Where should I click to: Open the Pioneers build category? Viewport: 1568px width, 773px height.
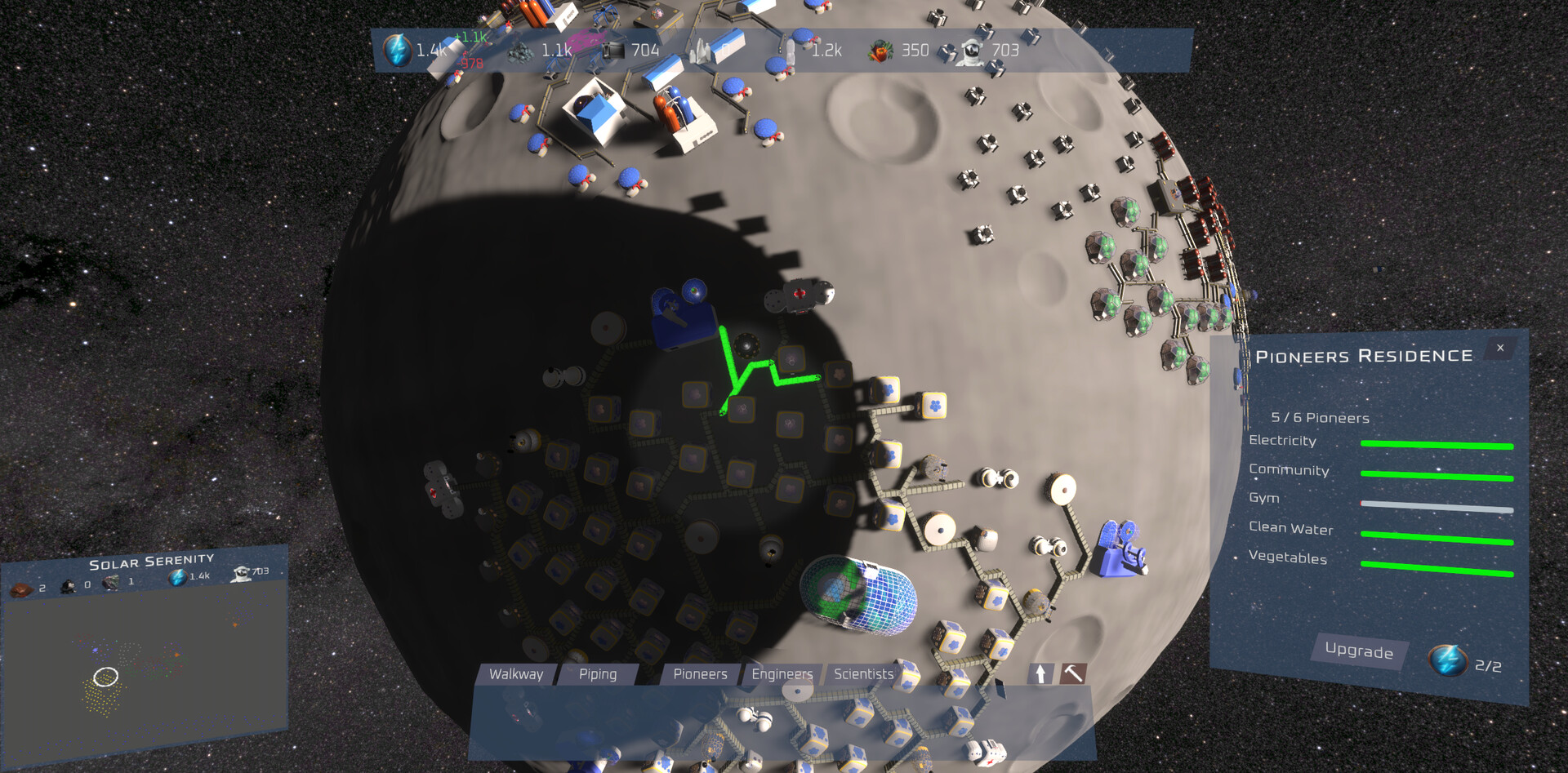point(700,674)
